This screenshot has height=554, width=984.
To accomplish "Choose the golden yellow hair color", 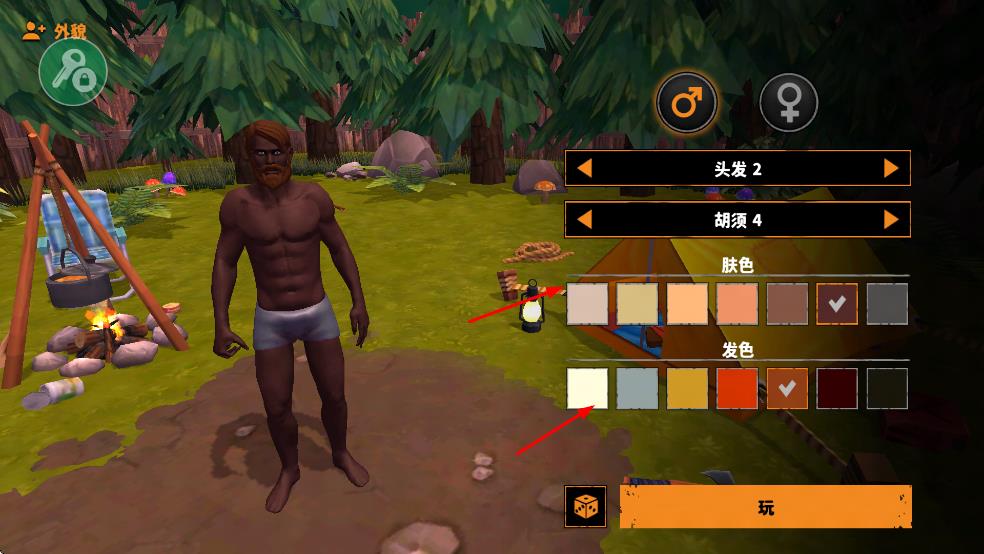I will click(x=687, y=388).
